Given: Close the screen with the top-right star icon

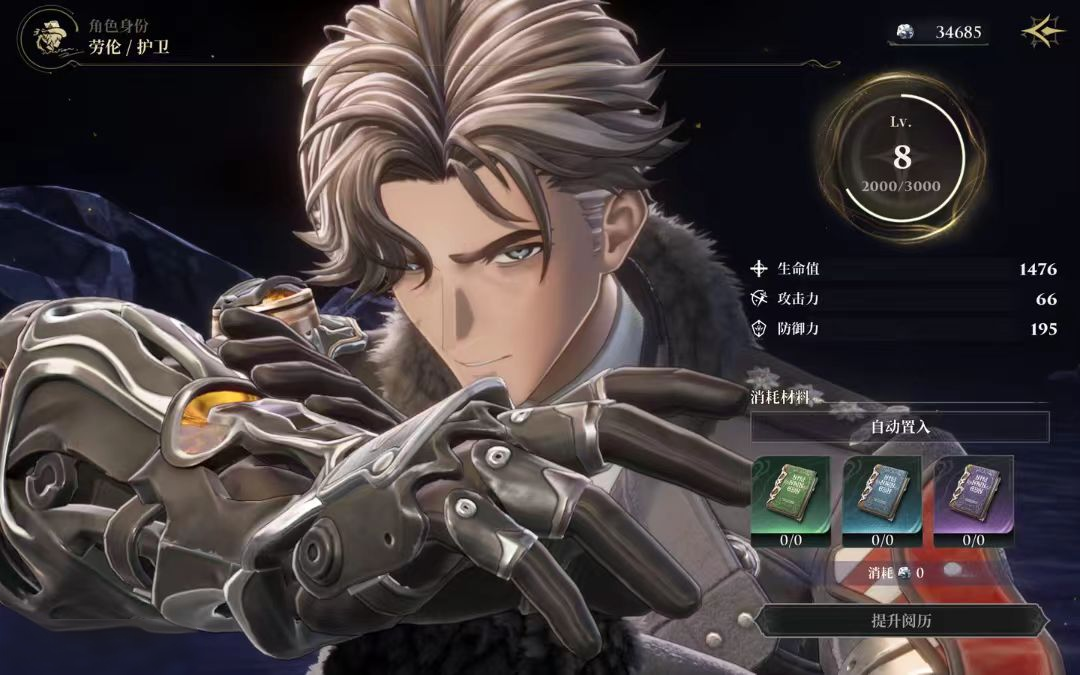Looking at the screenshot, I should click(x=1043, y=32).
